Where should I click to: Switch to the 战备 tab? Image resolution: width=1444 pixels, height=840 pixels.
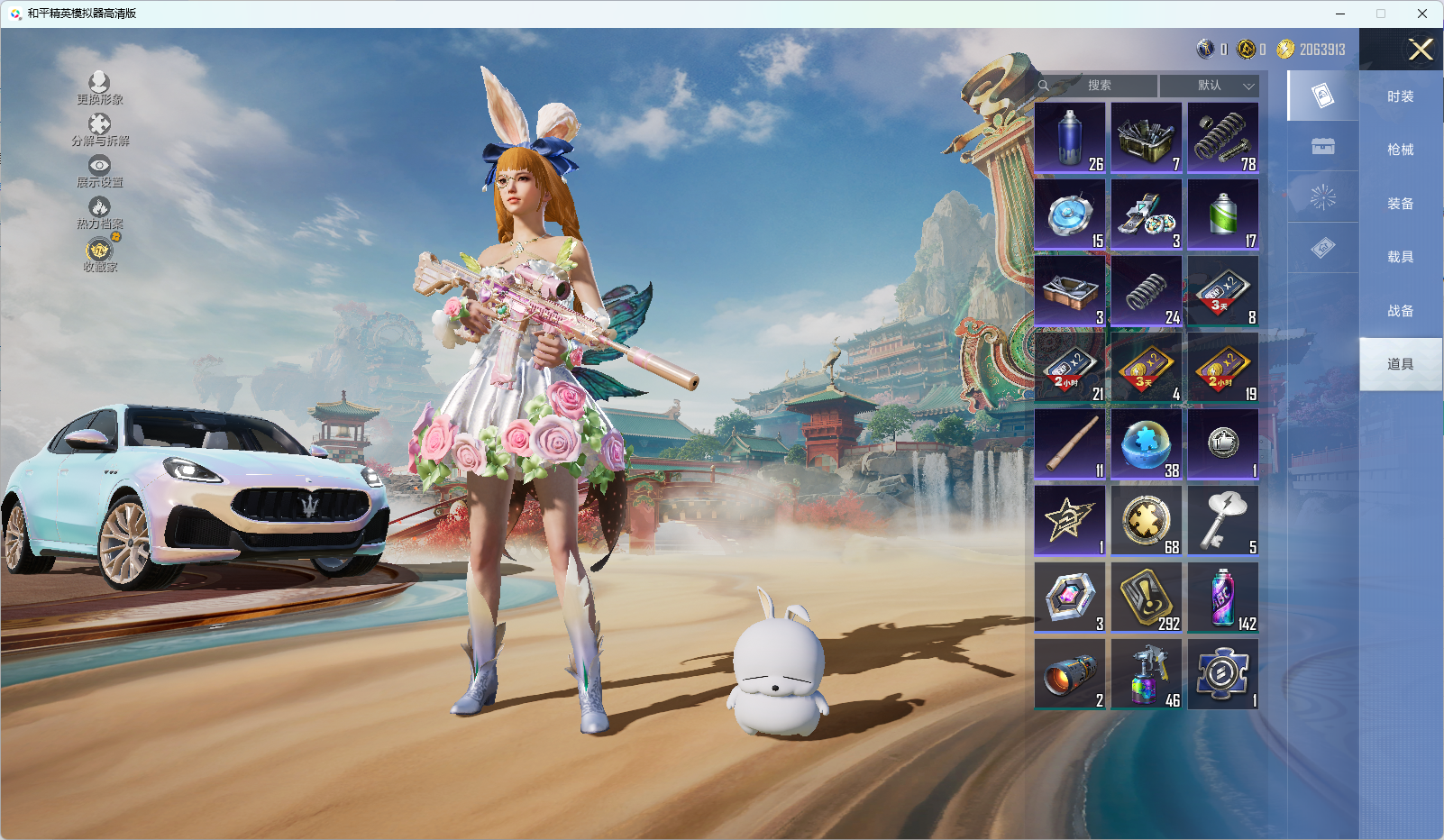click(x=1400, y=311)
